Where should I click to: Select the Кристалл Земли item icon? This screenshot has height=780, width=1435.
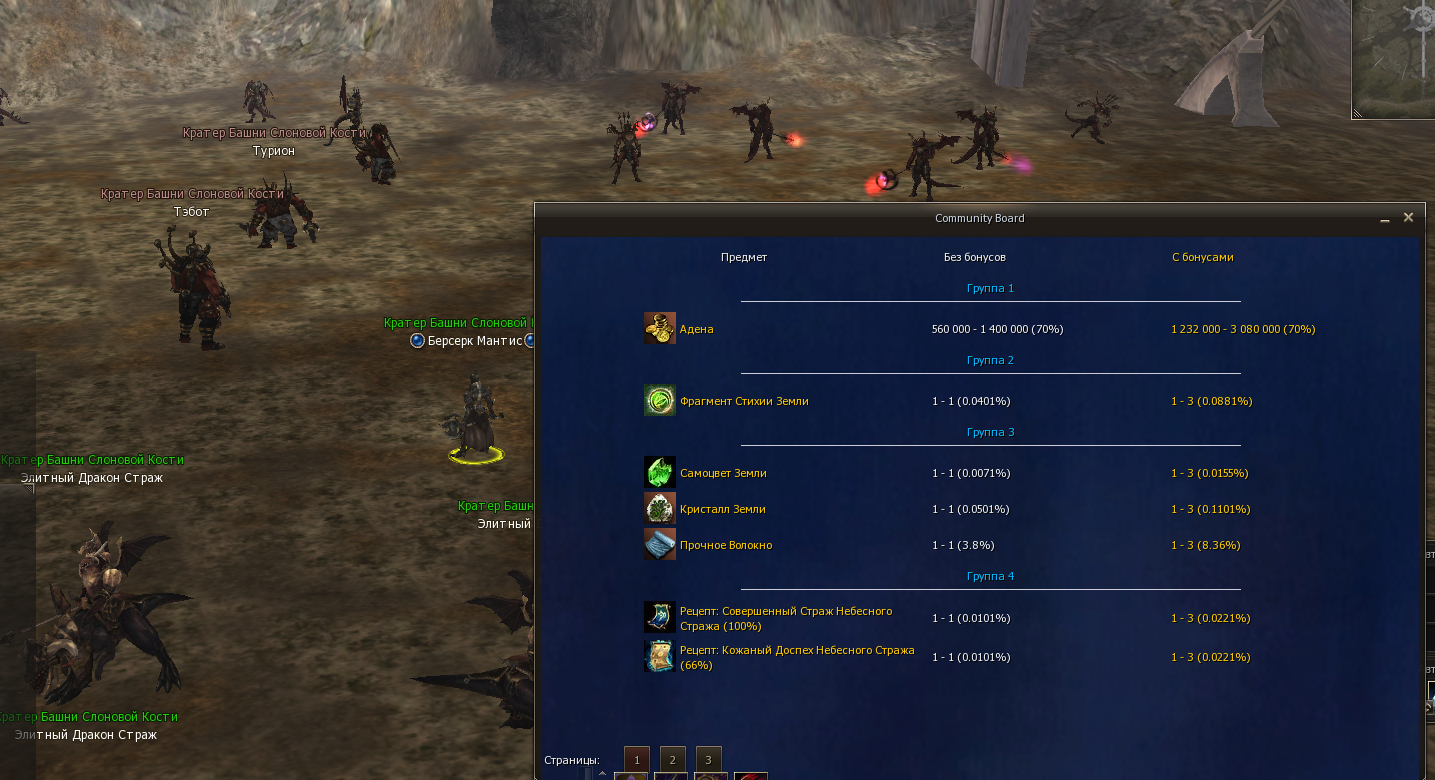(x=660, y=509)
